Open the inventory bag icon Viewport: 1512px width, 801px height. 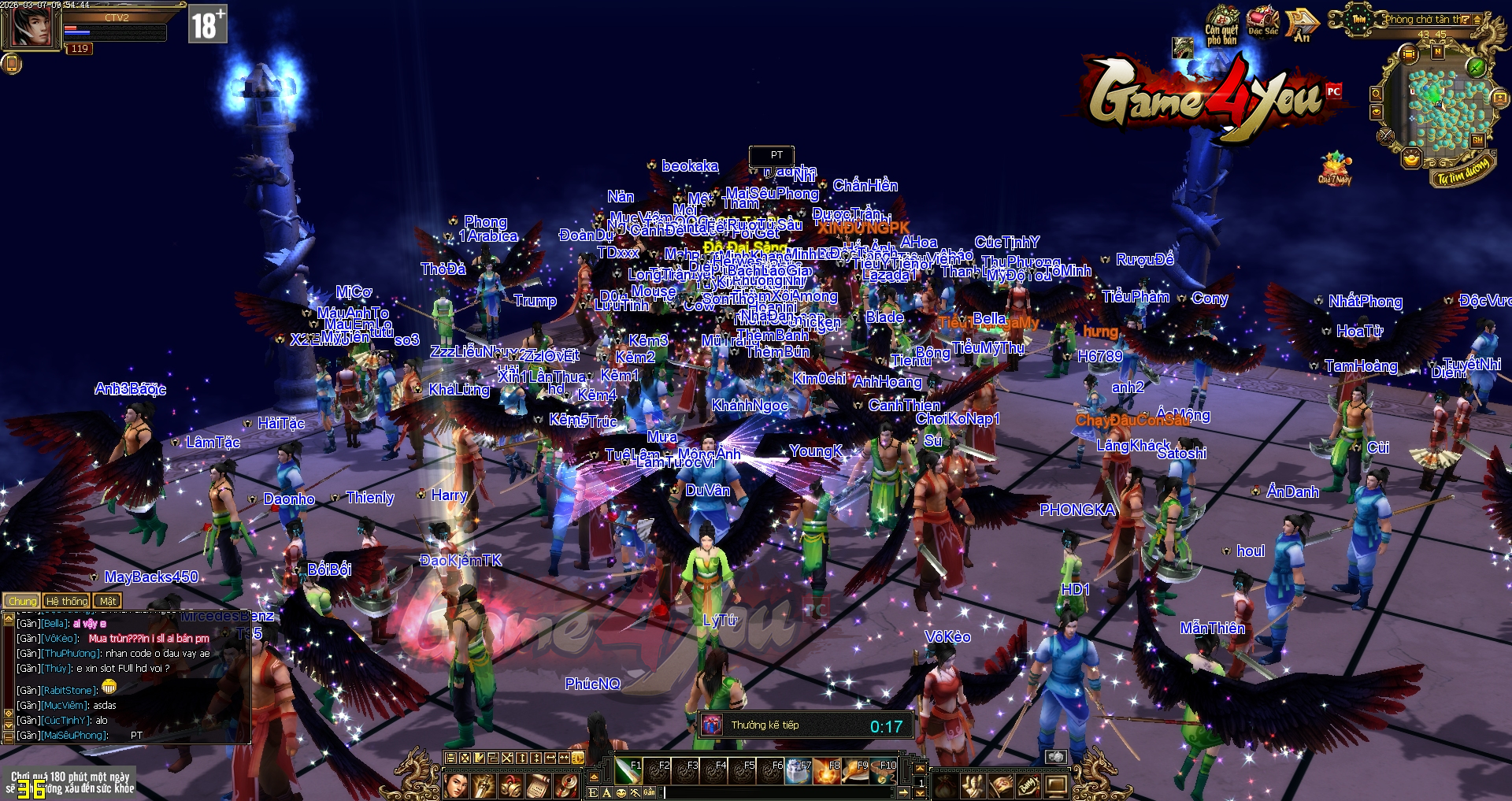944,785
